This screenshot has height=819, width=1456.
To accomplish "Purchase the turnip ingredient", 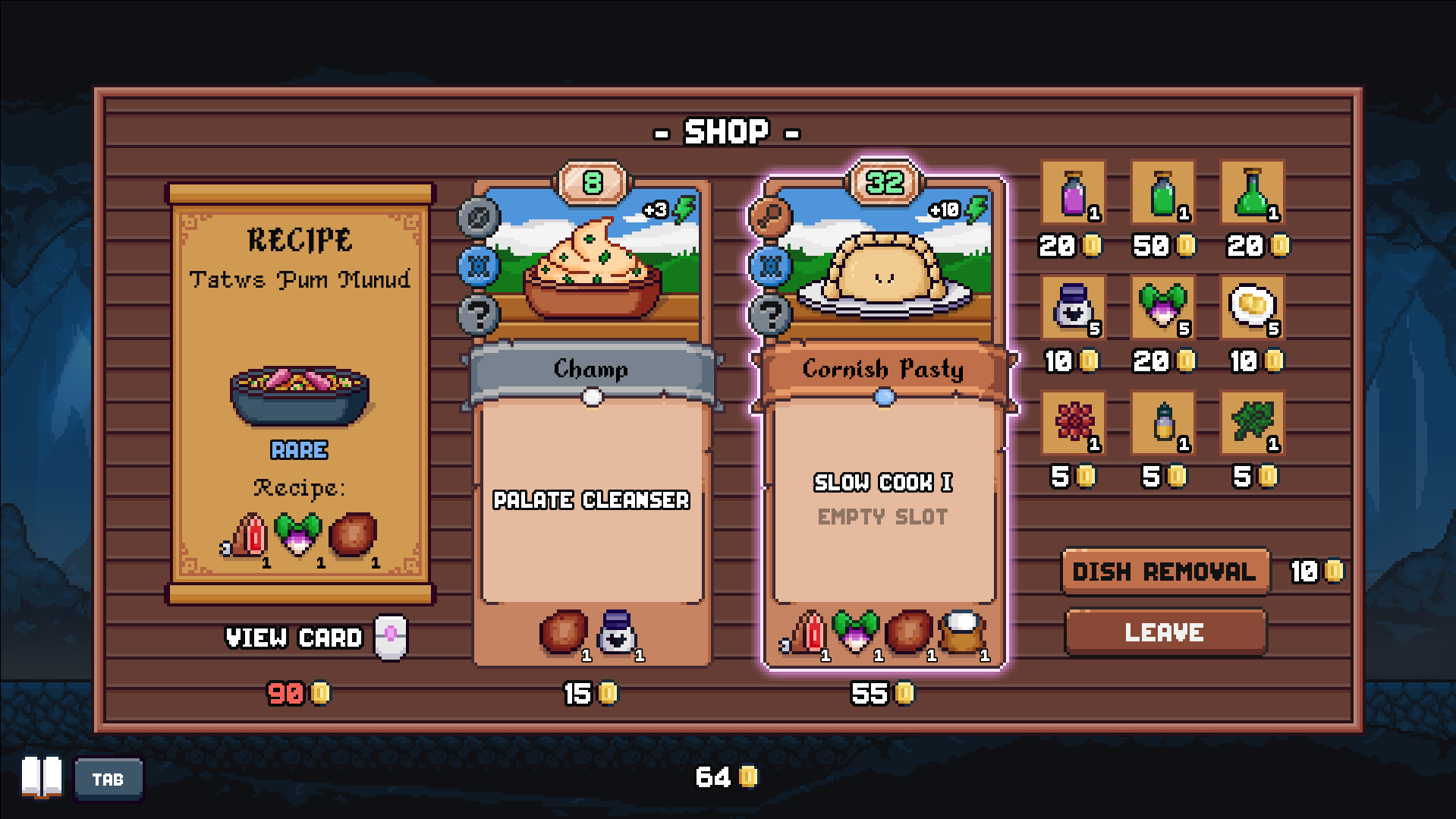I will [x=1162, y=307].
